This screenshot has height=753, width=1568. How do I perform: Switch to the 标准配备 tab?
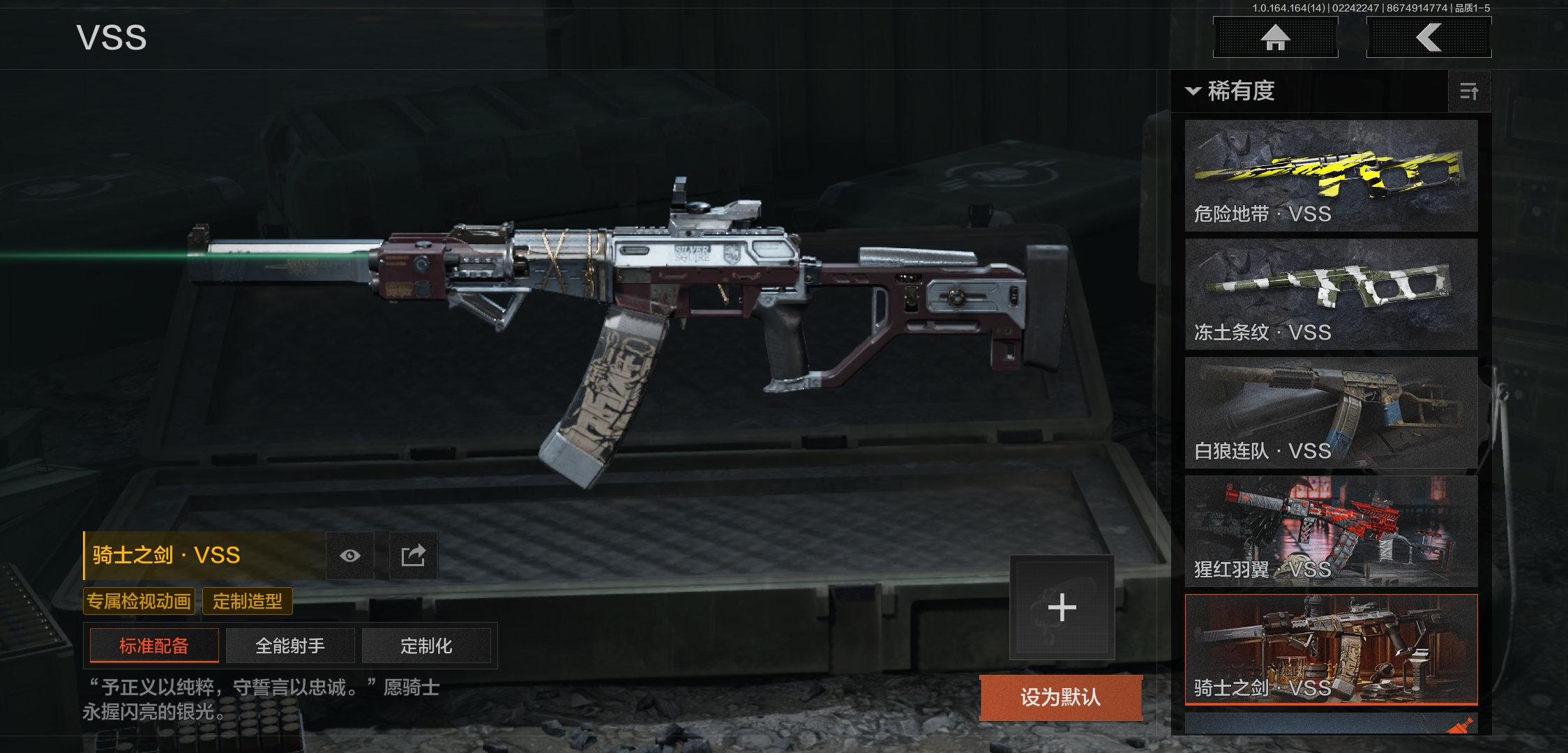(x=154, y=646)
